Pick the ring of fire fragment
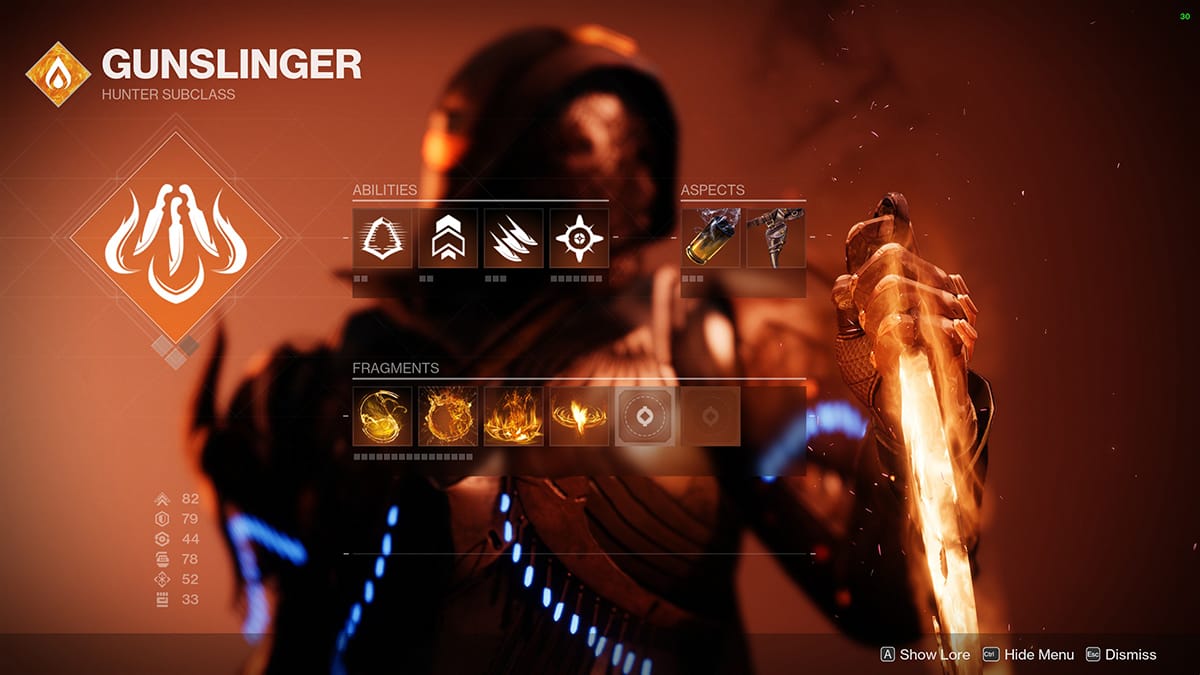This screenshot has height=675, width=1200. 448,416
